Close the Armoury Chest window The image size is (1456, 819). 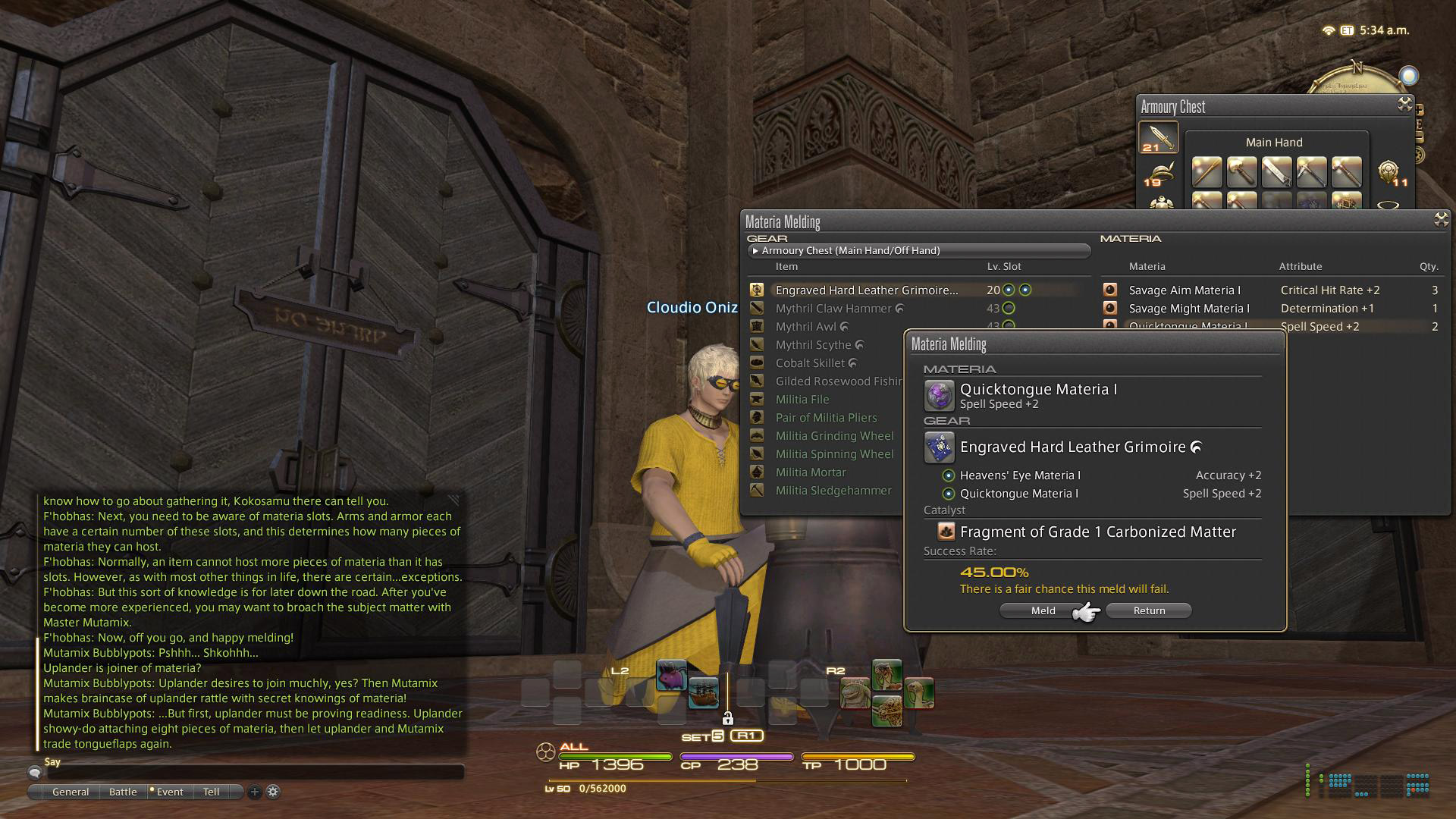[x=1404, y=105]
